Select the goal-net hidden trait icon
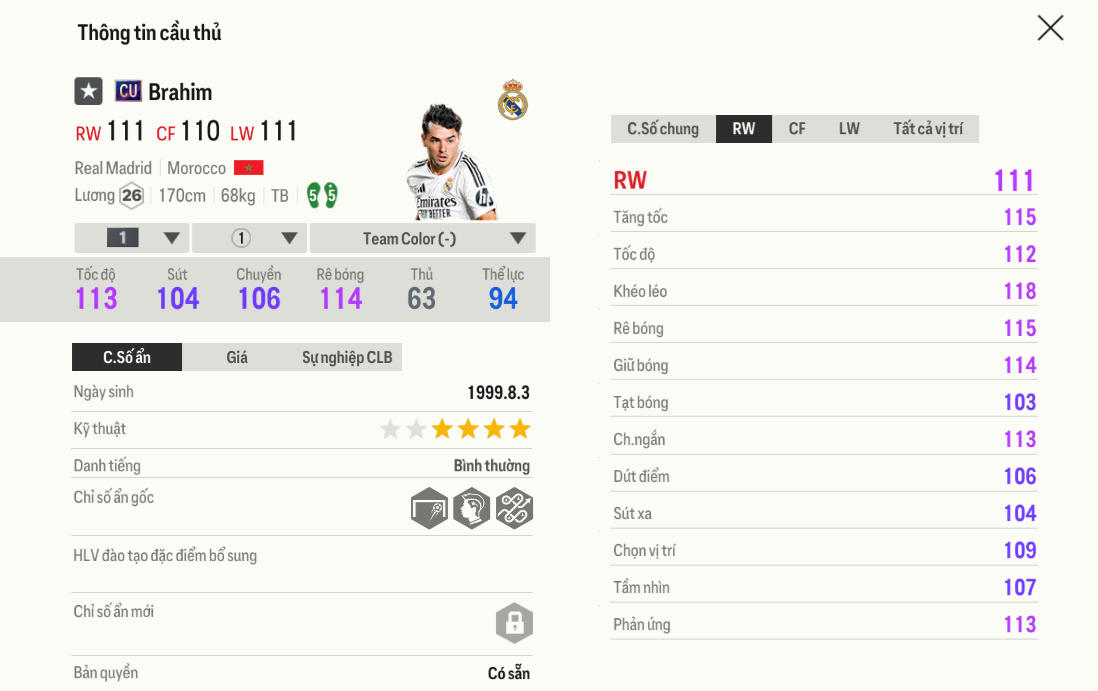The height and width of the screenshot is (691, 1098). pos(429,508)
